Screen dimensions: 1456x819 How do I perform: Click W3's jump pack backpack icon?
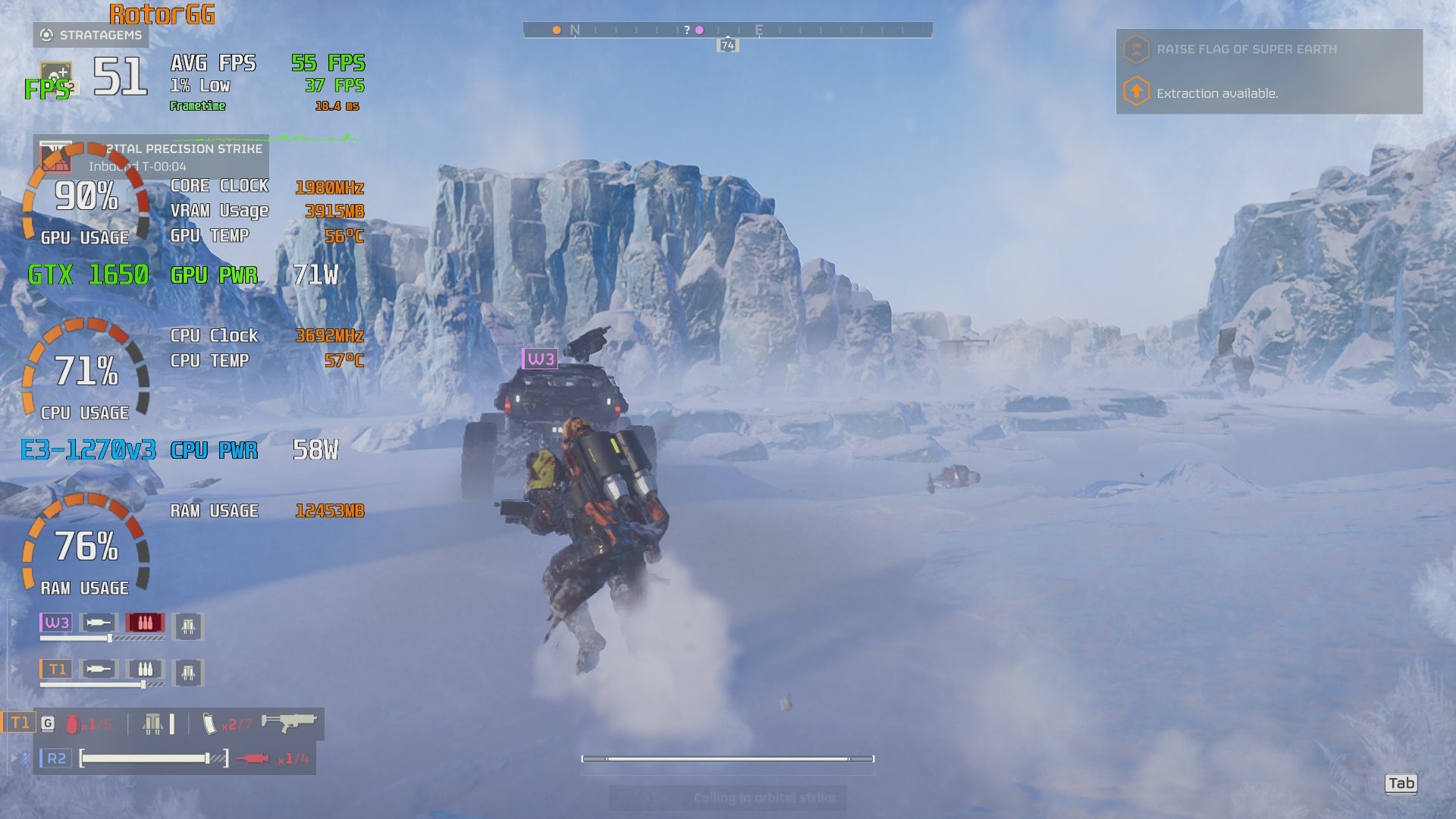pos(188,626)
